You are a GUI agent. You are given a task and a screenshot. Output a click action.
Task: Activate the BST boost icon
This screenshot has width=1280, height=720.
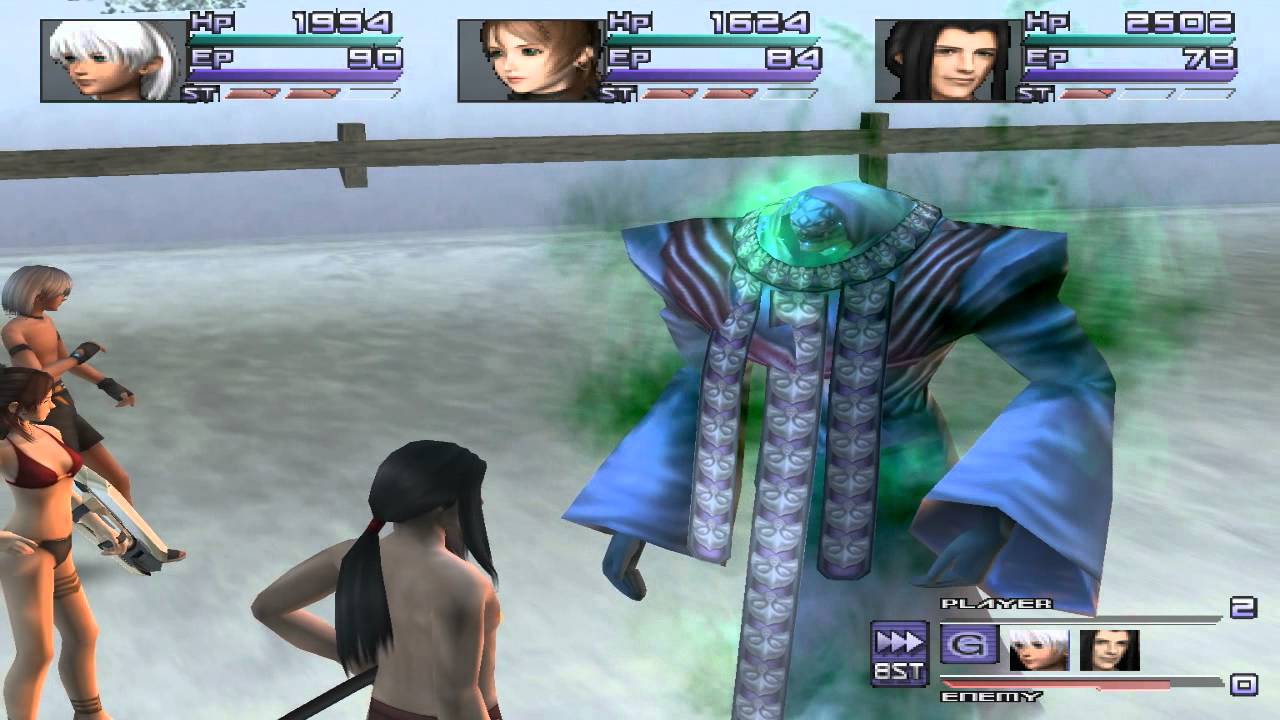898,653
